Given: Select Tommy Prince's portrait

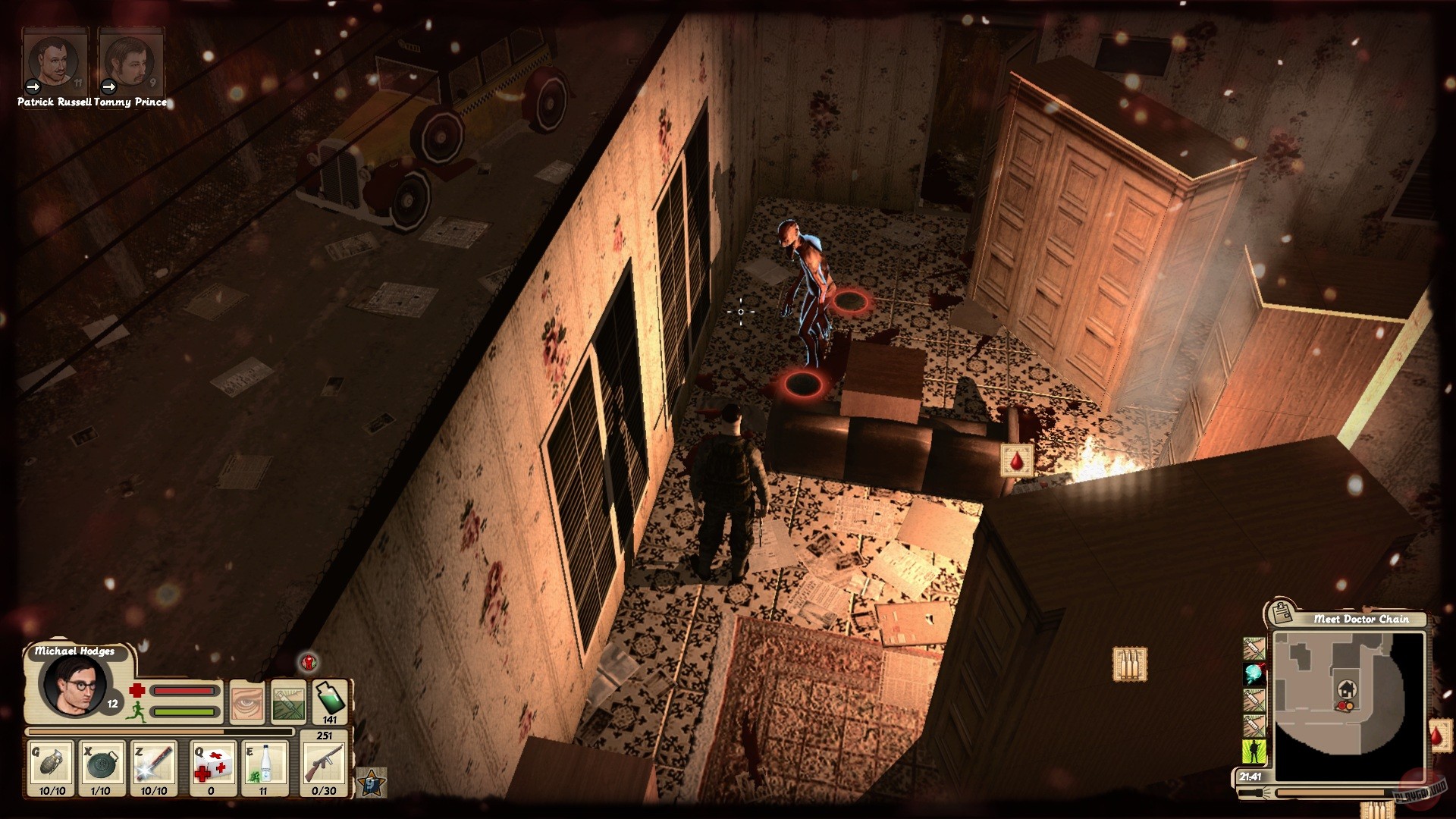Looking at the screenshot, I should [130, 57].
